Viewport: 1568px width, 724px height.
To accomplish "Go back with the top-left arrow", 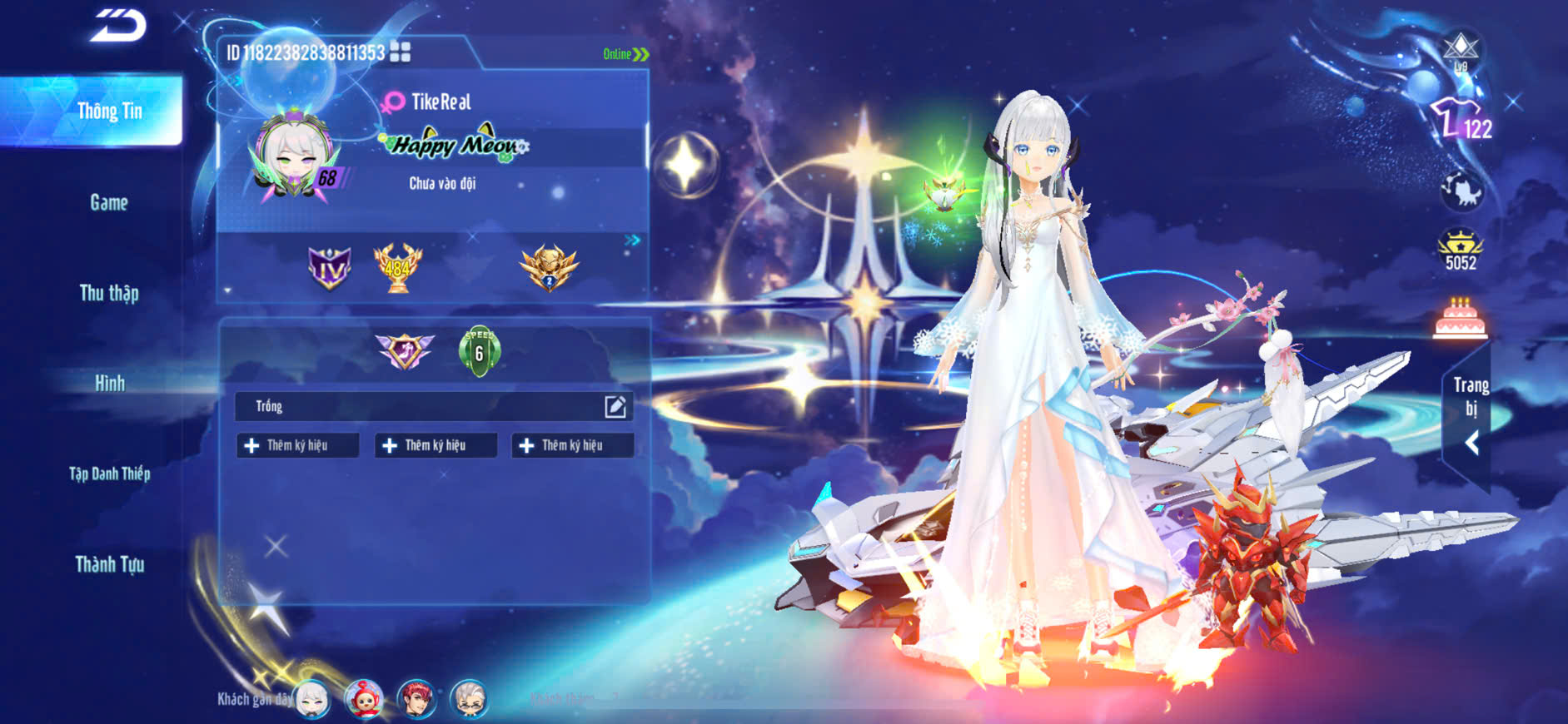I will click(118, 25).
